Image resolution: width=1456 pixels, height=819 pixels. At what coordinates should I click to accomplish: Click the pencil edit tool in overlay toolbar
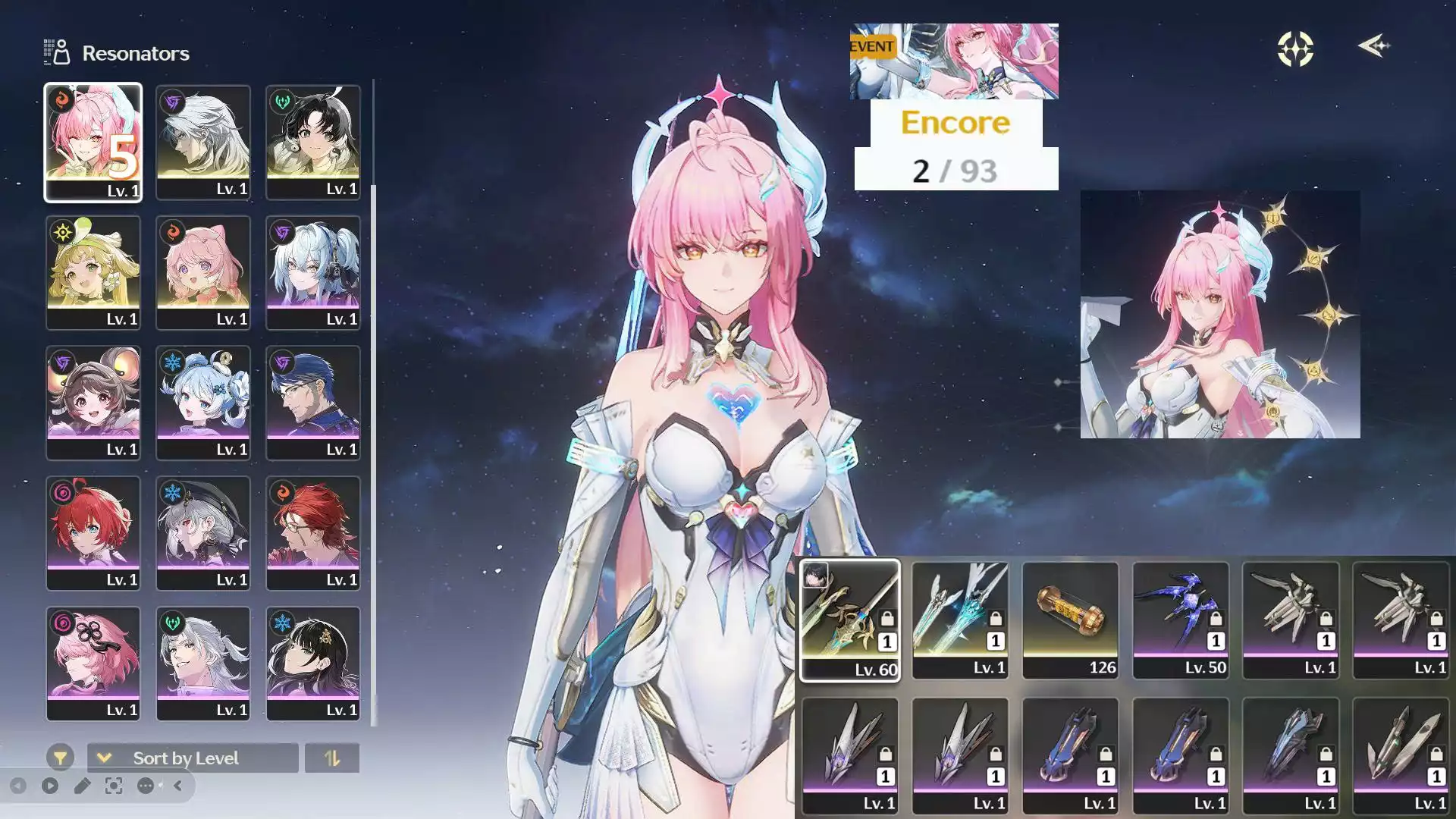[x=82, y=786]
